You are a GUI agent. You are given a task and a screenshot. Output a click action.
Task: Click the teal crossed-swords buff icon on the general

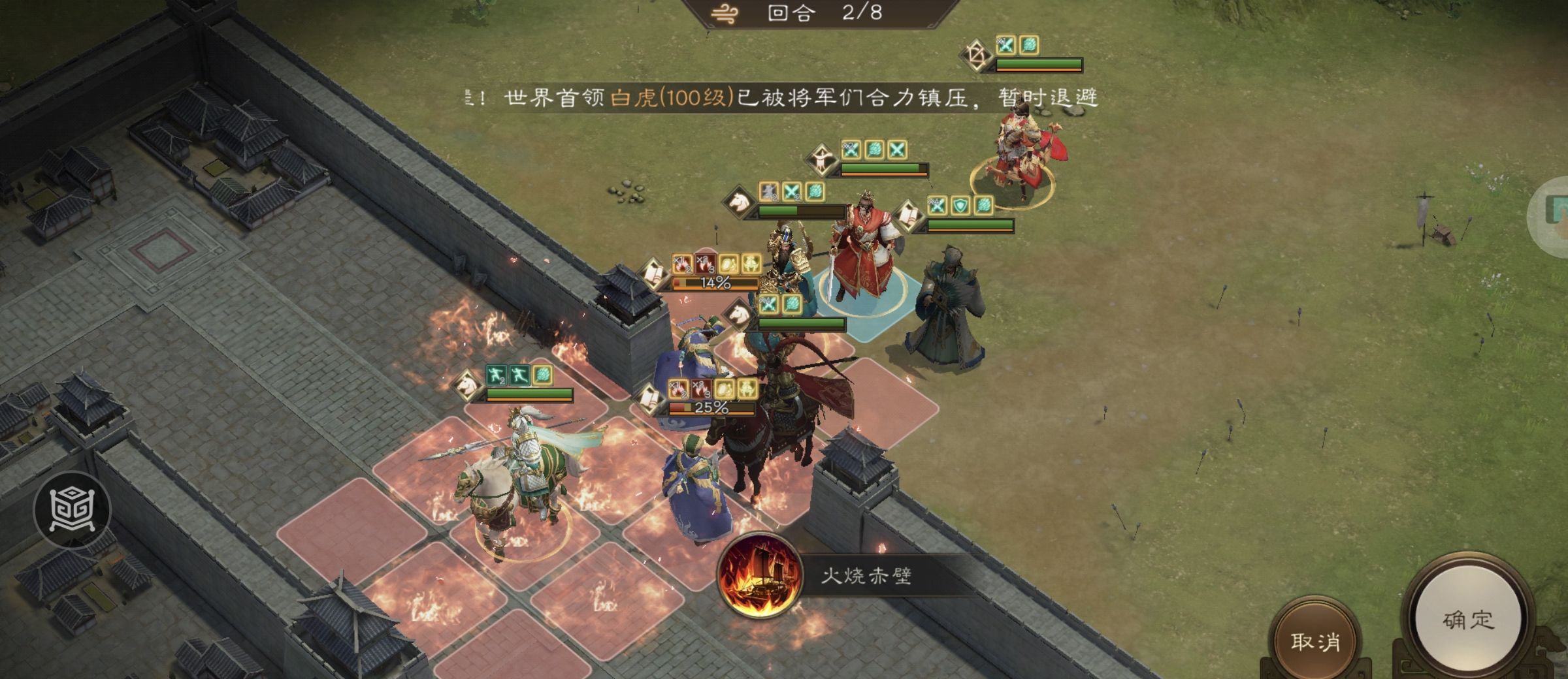(x=769, y=304)
